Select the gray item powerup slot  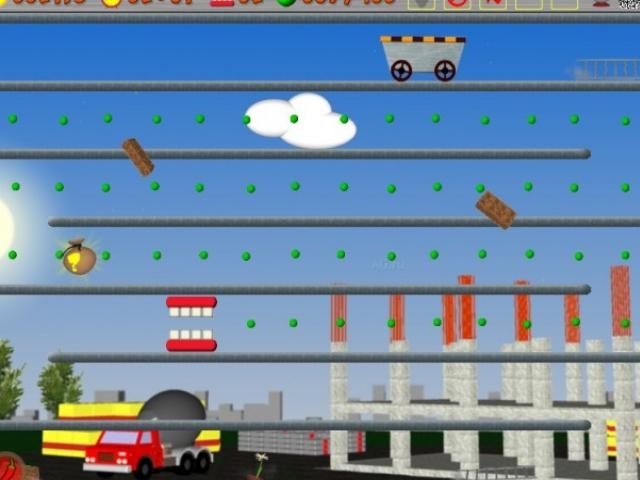[422, 4]
